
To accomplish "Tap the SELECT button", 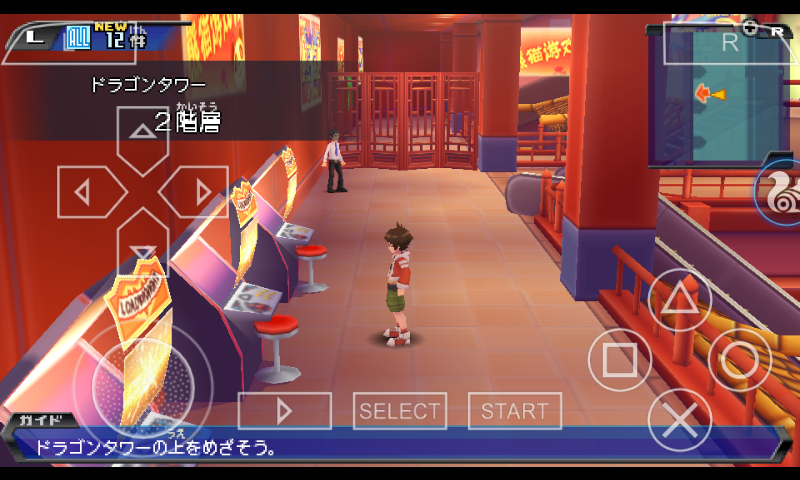I will click(x=400, y=411).
